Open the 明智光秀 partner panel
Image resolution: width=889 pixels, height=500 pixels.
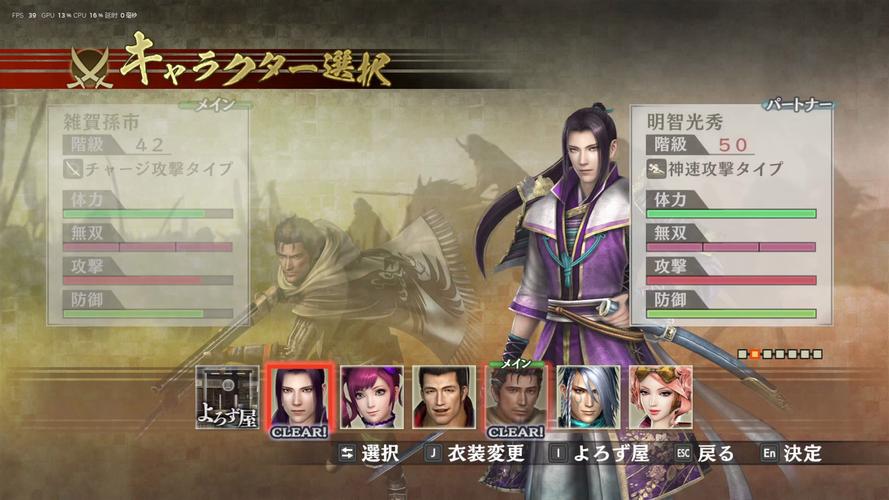click(732, 215)
